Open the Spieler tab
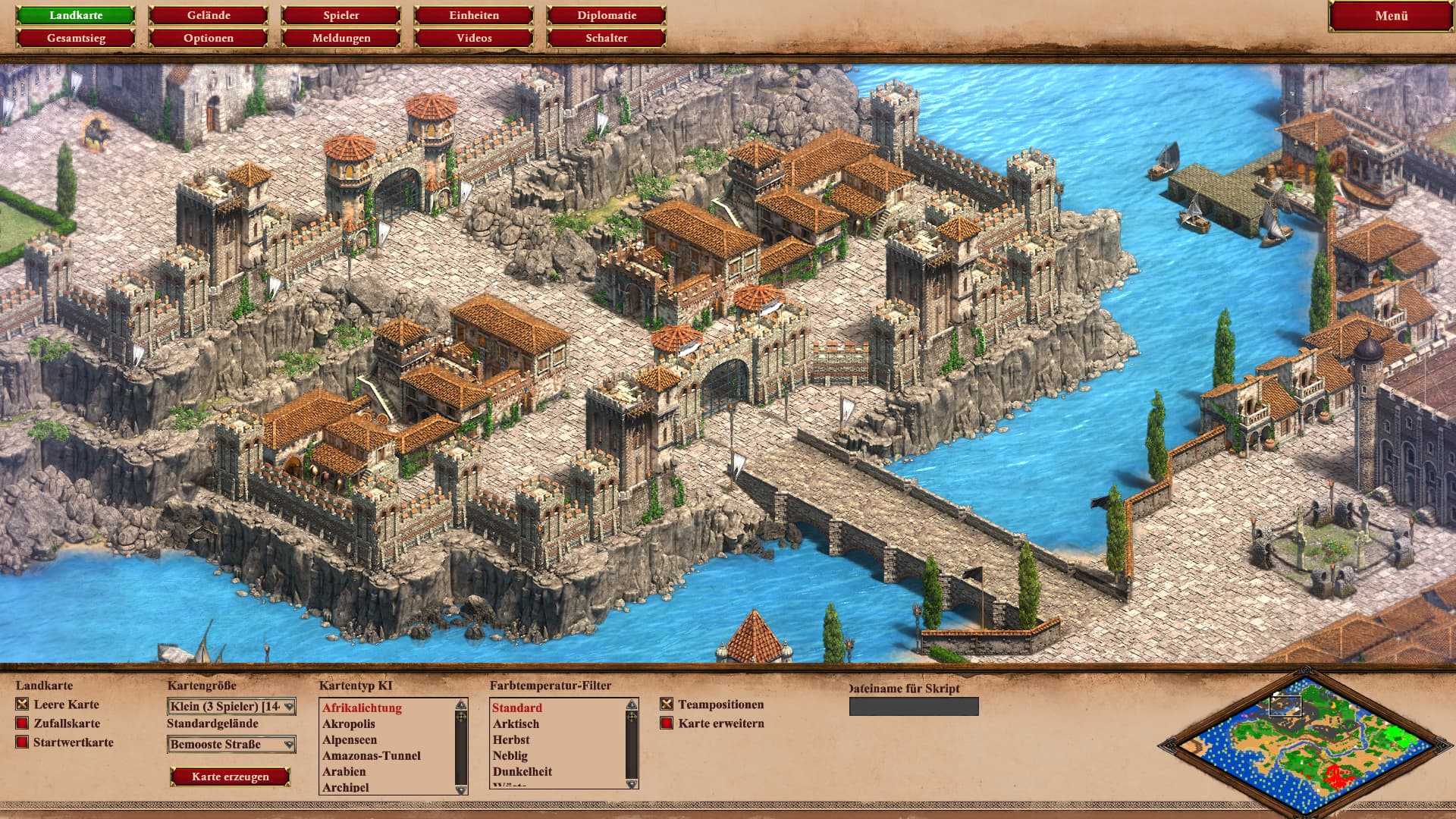This screenshot has width=1456, height=819. pyautogui.click(x=341, y=15)
